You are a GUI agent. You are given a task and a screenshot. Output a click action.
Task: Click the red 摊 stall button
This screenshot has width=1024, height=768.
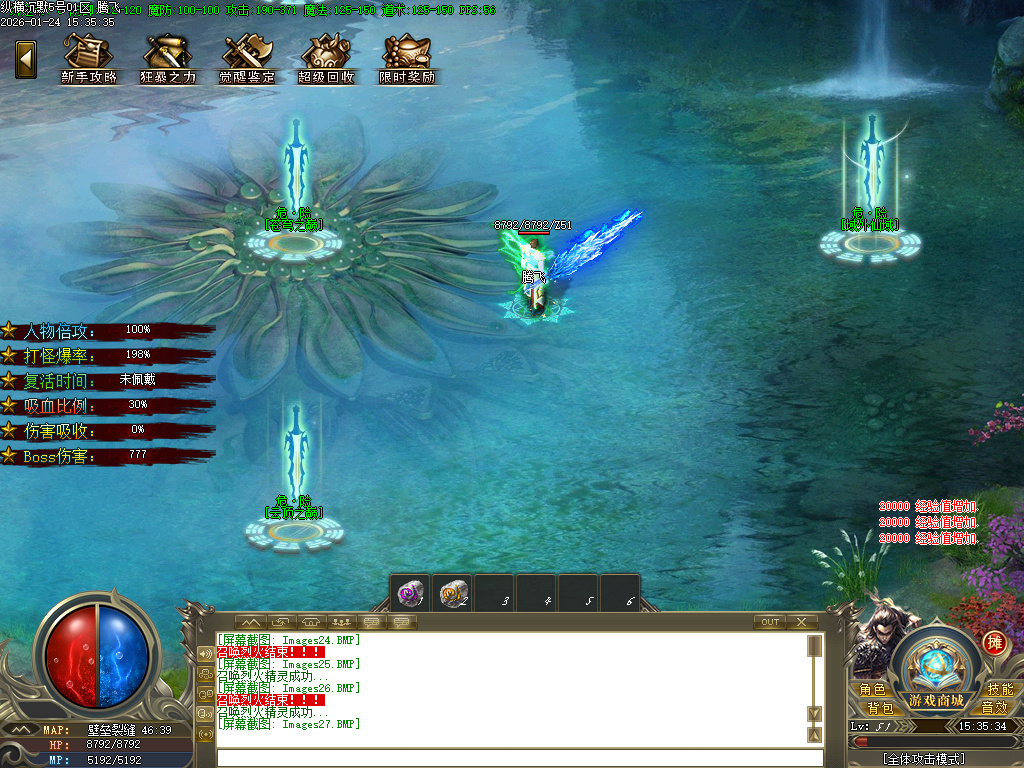tap(994, 643)
